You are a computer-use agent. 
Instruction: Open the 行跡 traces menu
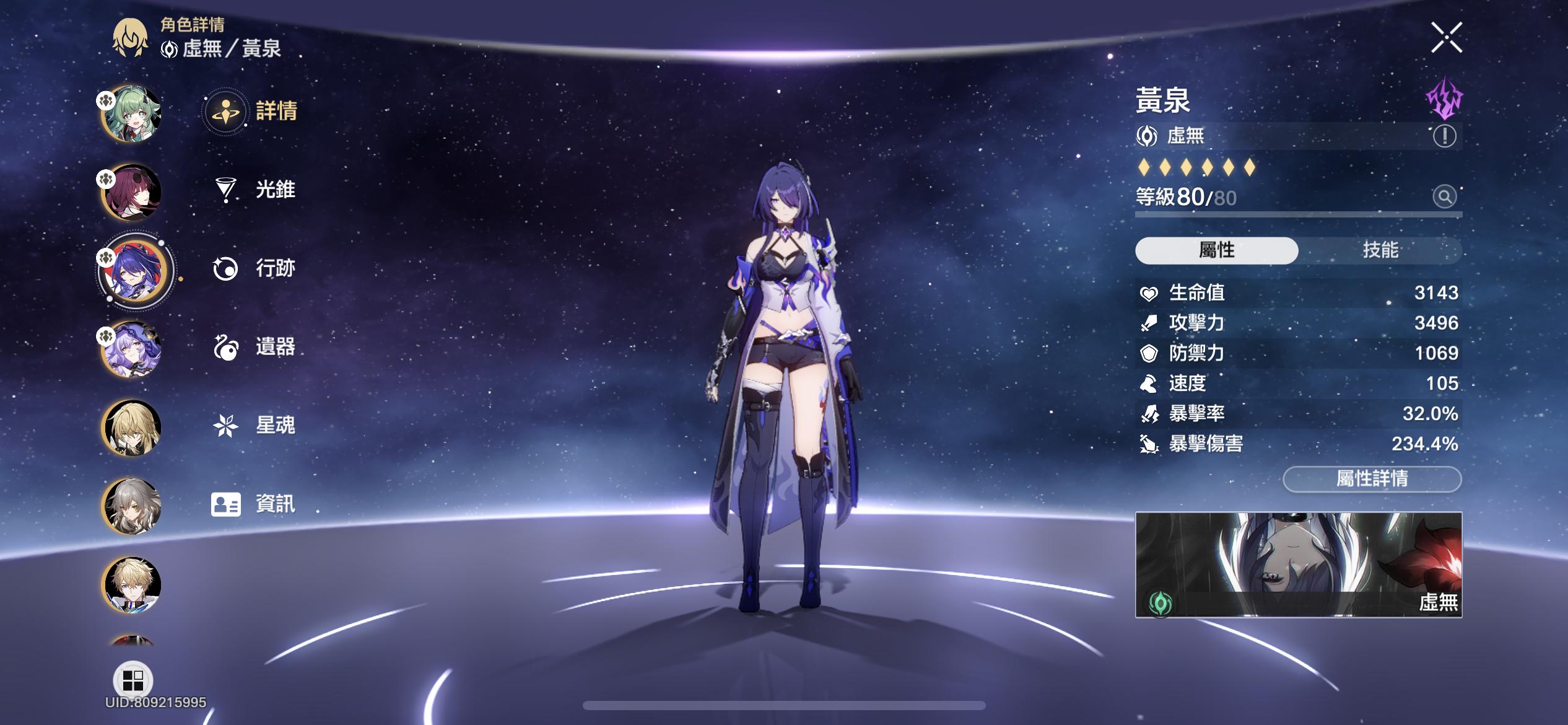click(x=255, y=268)
